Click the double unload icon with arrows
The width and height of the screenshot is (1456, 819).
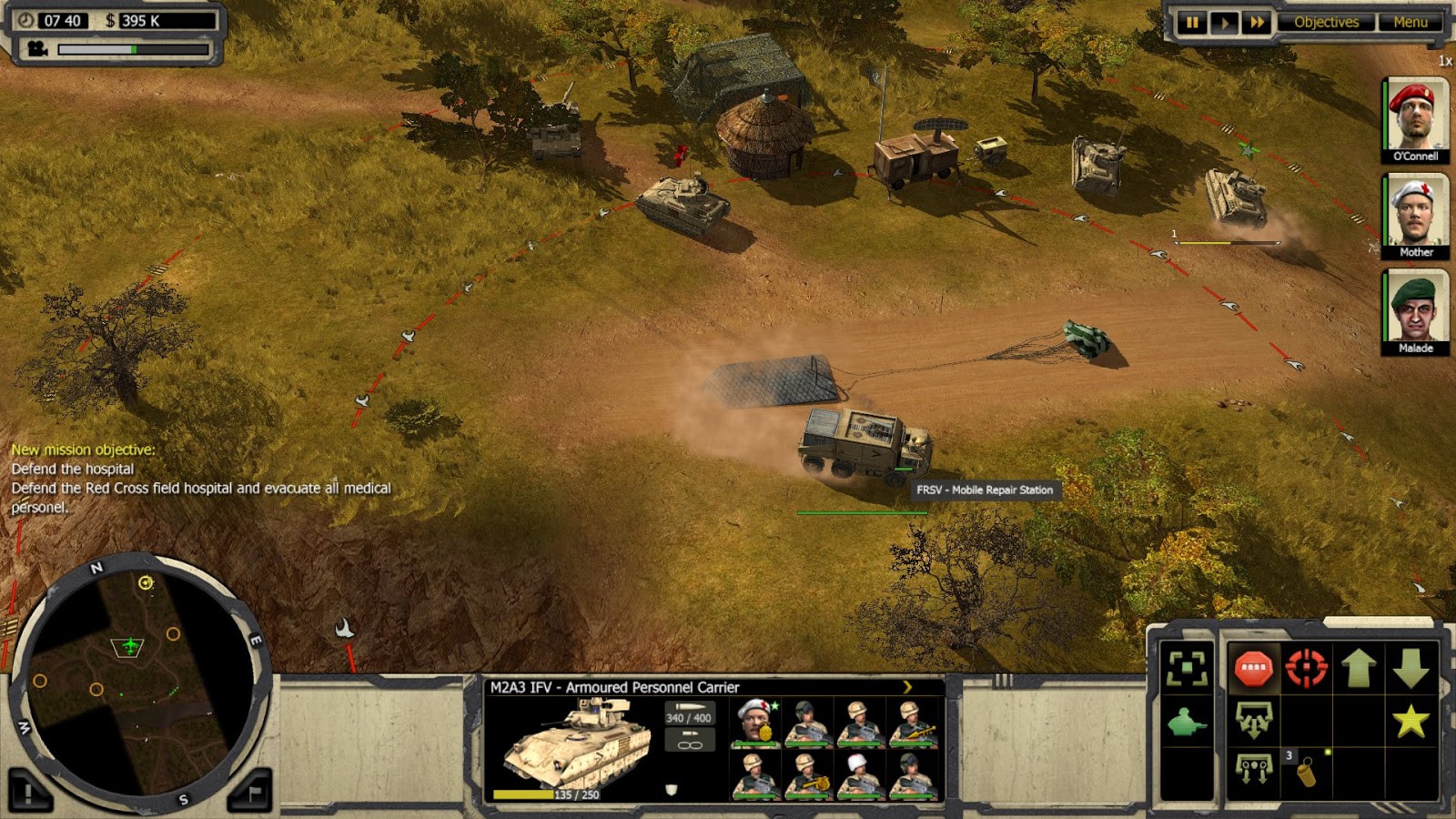1254,769
